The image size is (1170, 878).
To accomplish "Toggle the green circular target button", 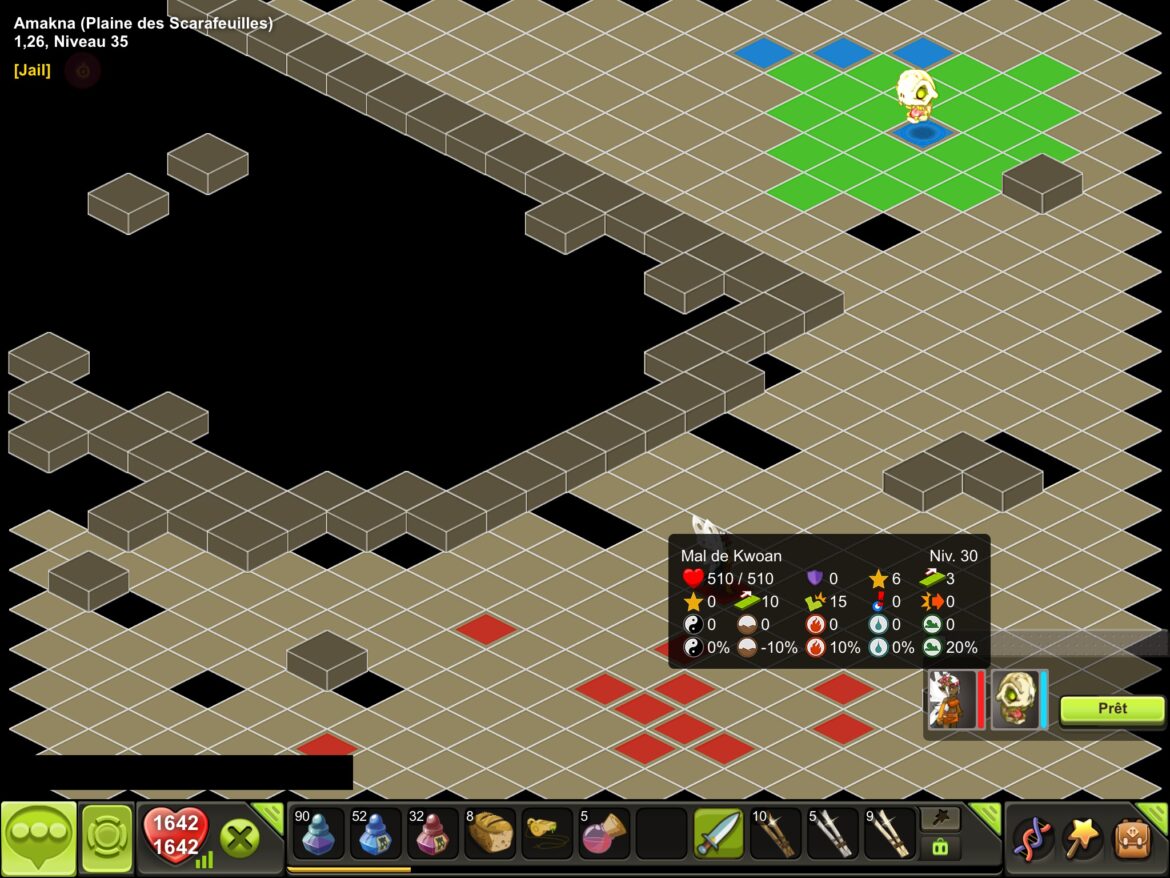I will [x=107, y=838].
